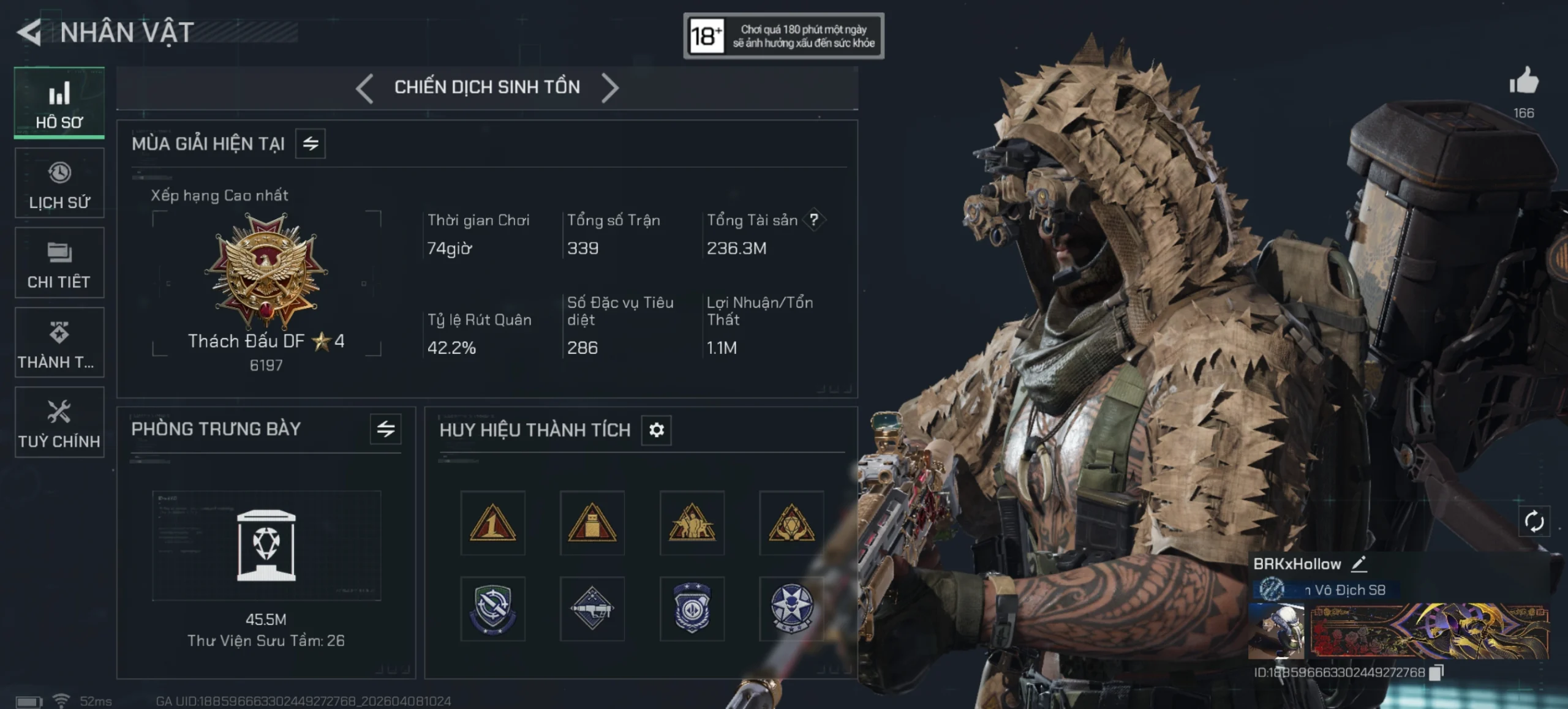Show the THÀNH T... achievements tab
This screenshot has height=709, width=1568.
click(59, 342)
